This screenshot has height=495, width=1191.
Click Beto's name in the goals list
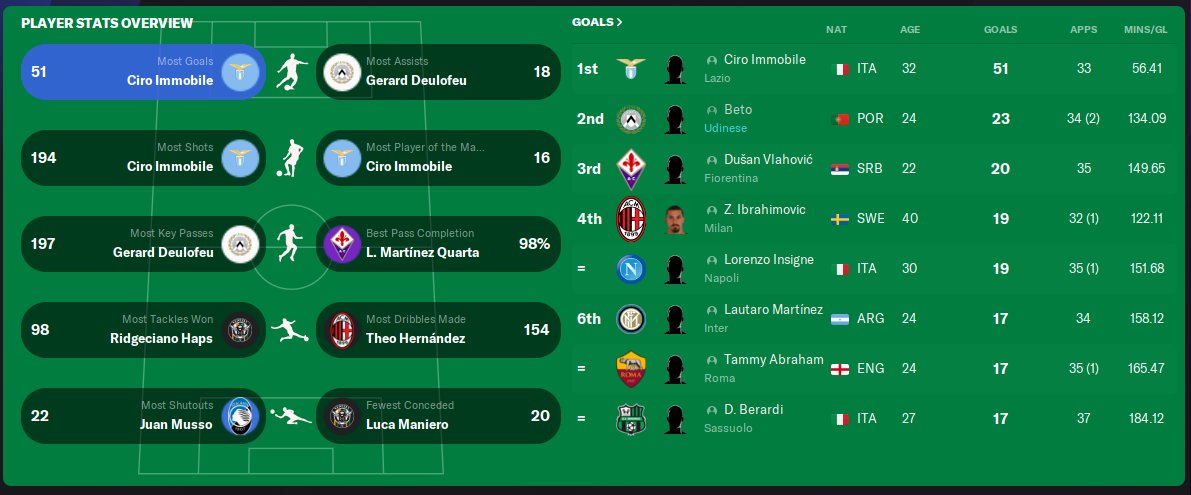point(738,110)
